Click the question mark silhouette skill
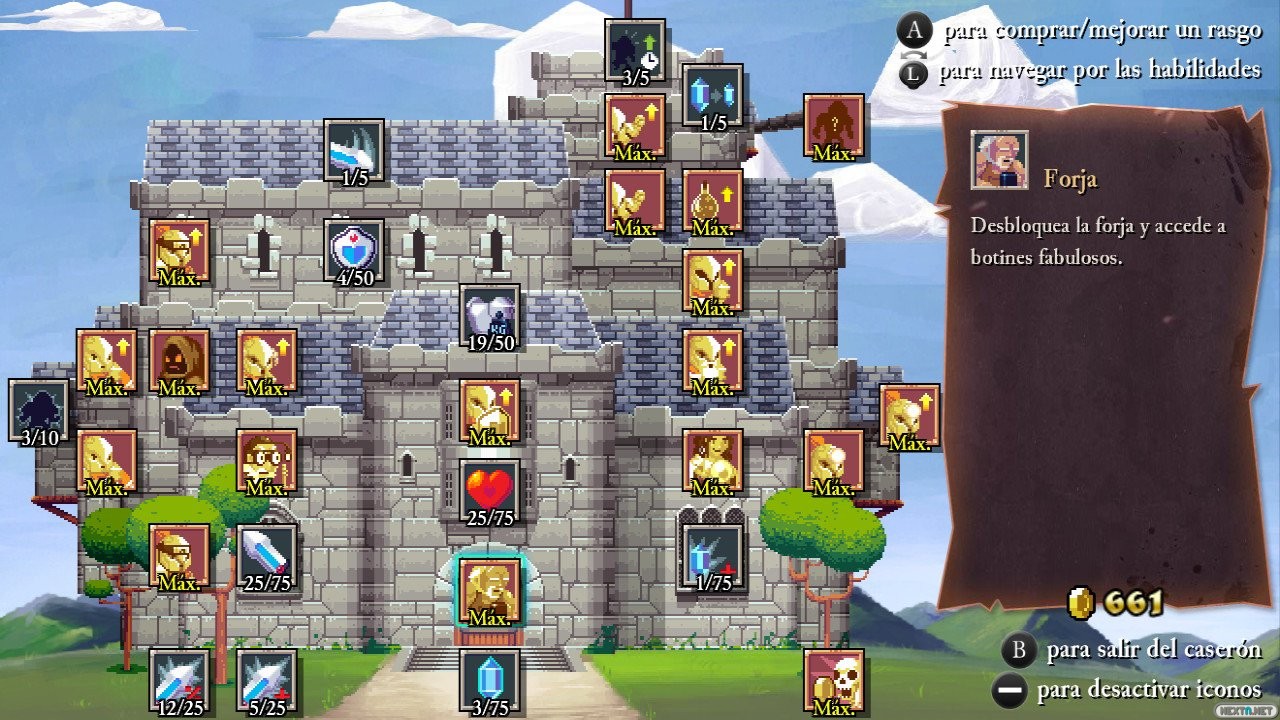The image size is (1280, 720). [x=833, y=125]
